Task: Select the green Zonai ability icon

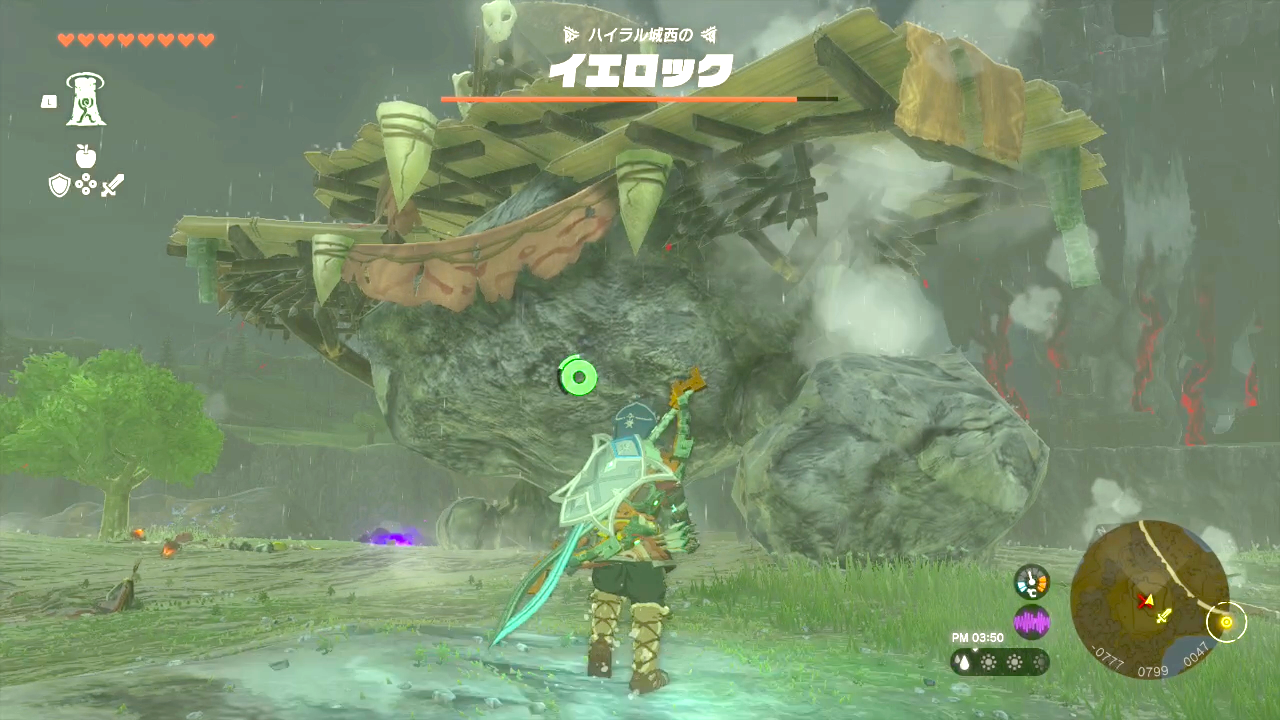Action: (84, 99)
